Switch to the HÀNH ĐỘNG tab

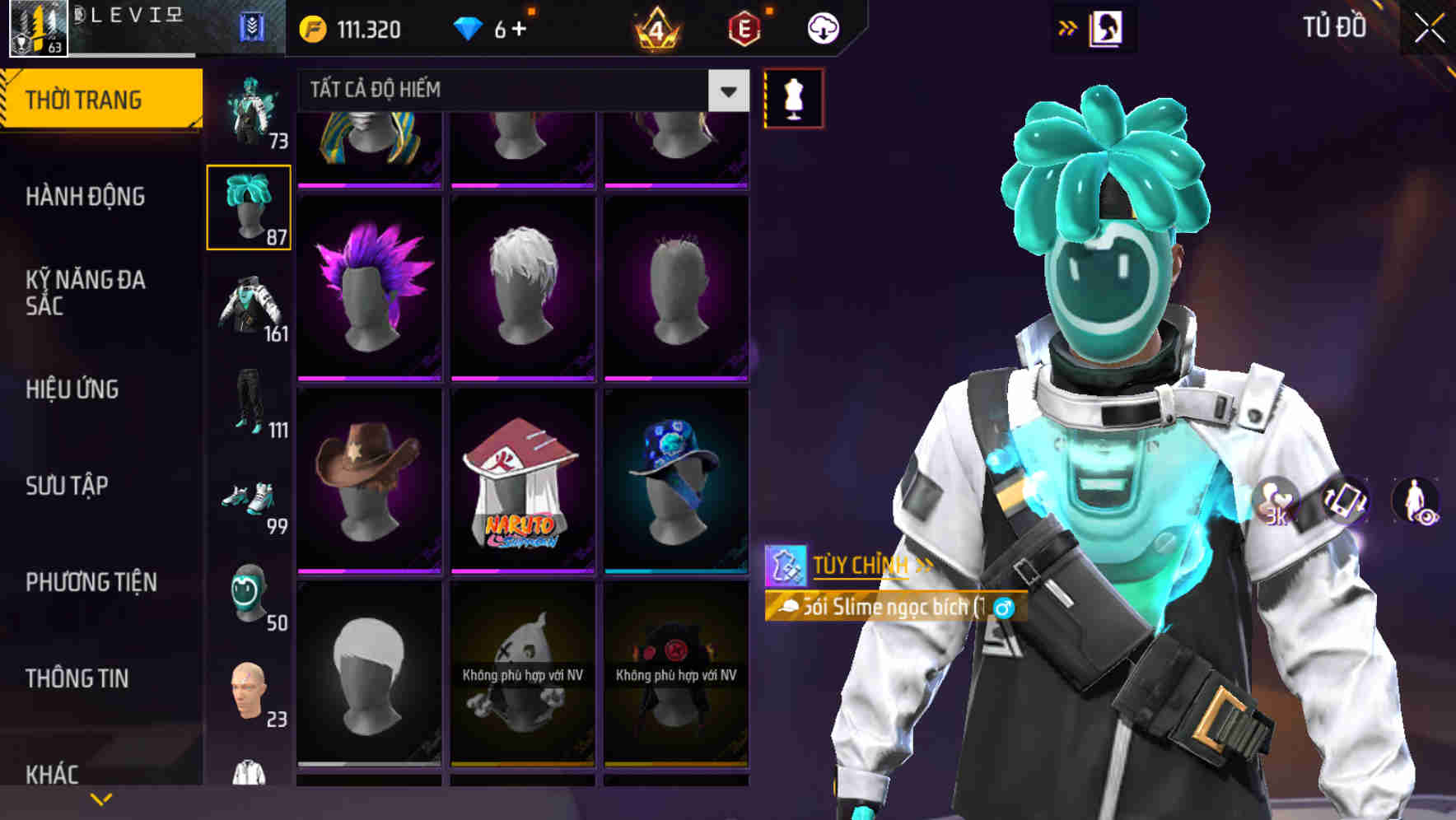point(85,197)
